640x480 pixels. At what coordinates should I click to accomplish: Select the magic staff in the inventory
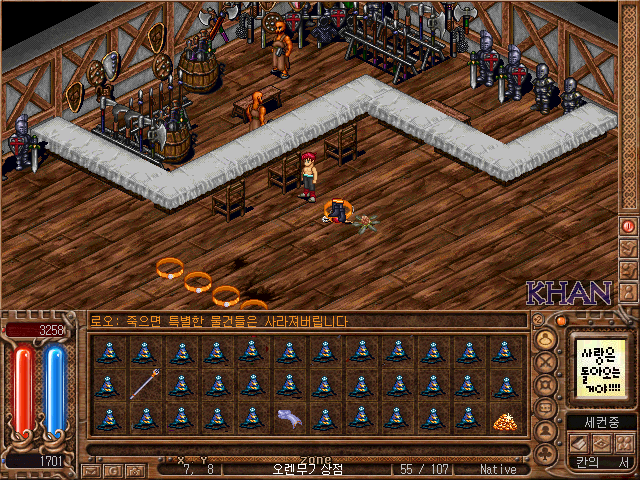tap(144, 385)
